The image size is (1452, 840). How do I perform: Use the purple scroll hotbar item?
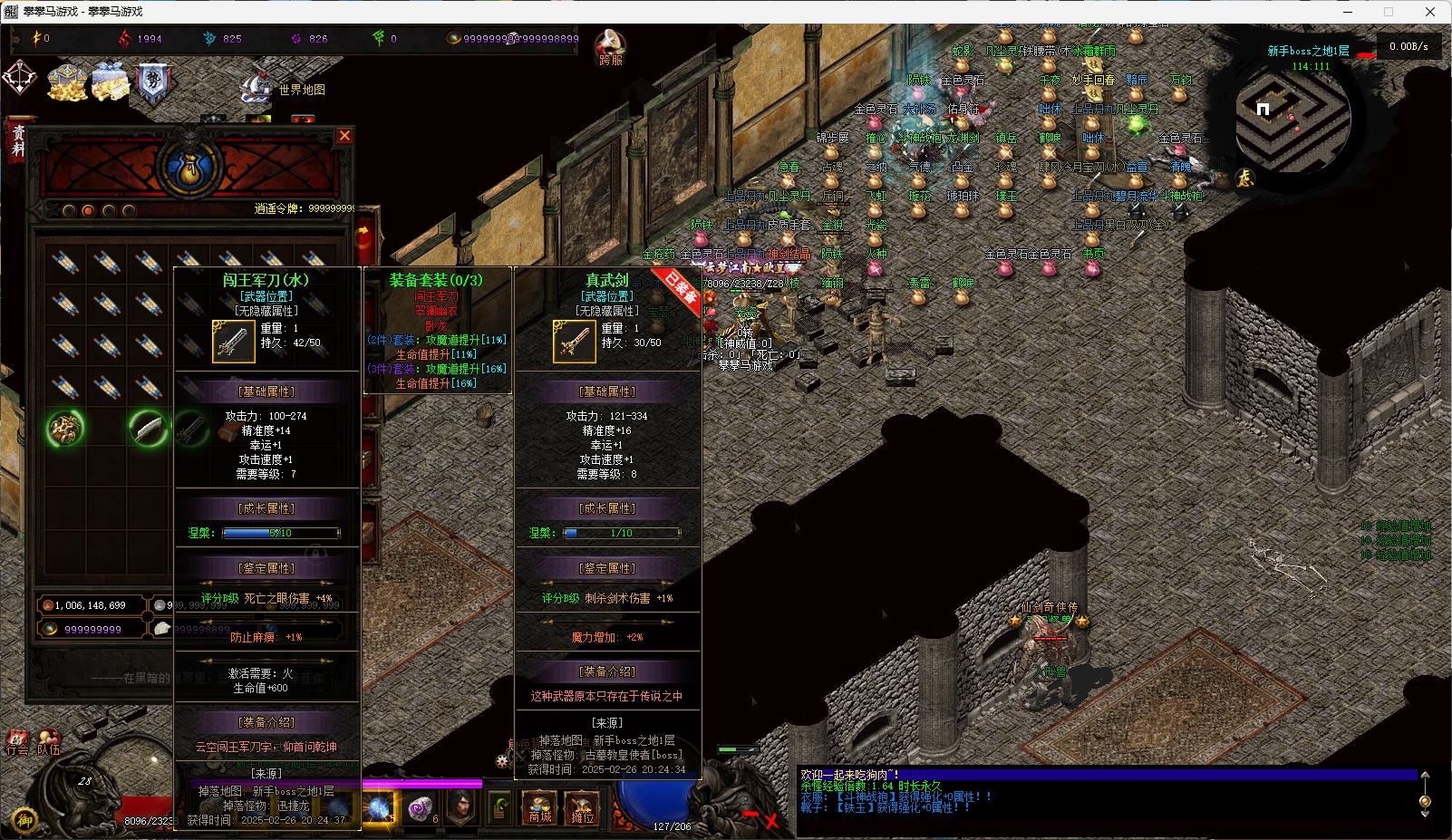coord(419,806)
